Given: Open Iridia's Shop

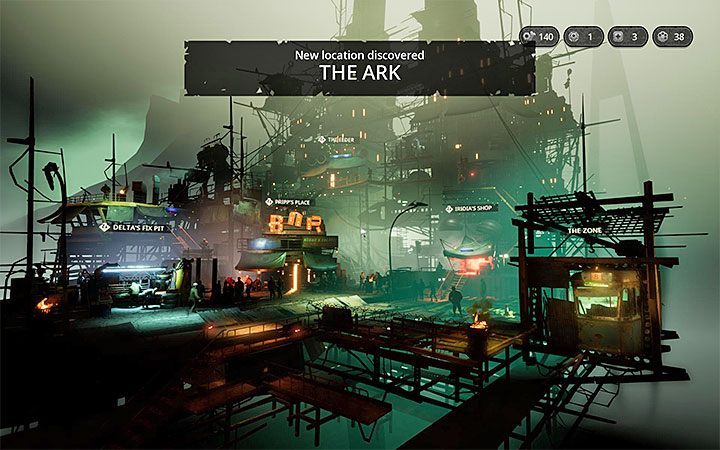Looking at the screenshot, I should click(469, 208).
